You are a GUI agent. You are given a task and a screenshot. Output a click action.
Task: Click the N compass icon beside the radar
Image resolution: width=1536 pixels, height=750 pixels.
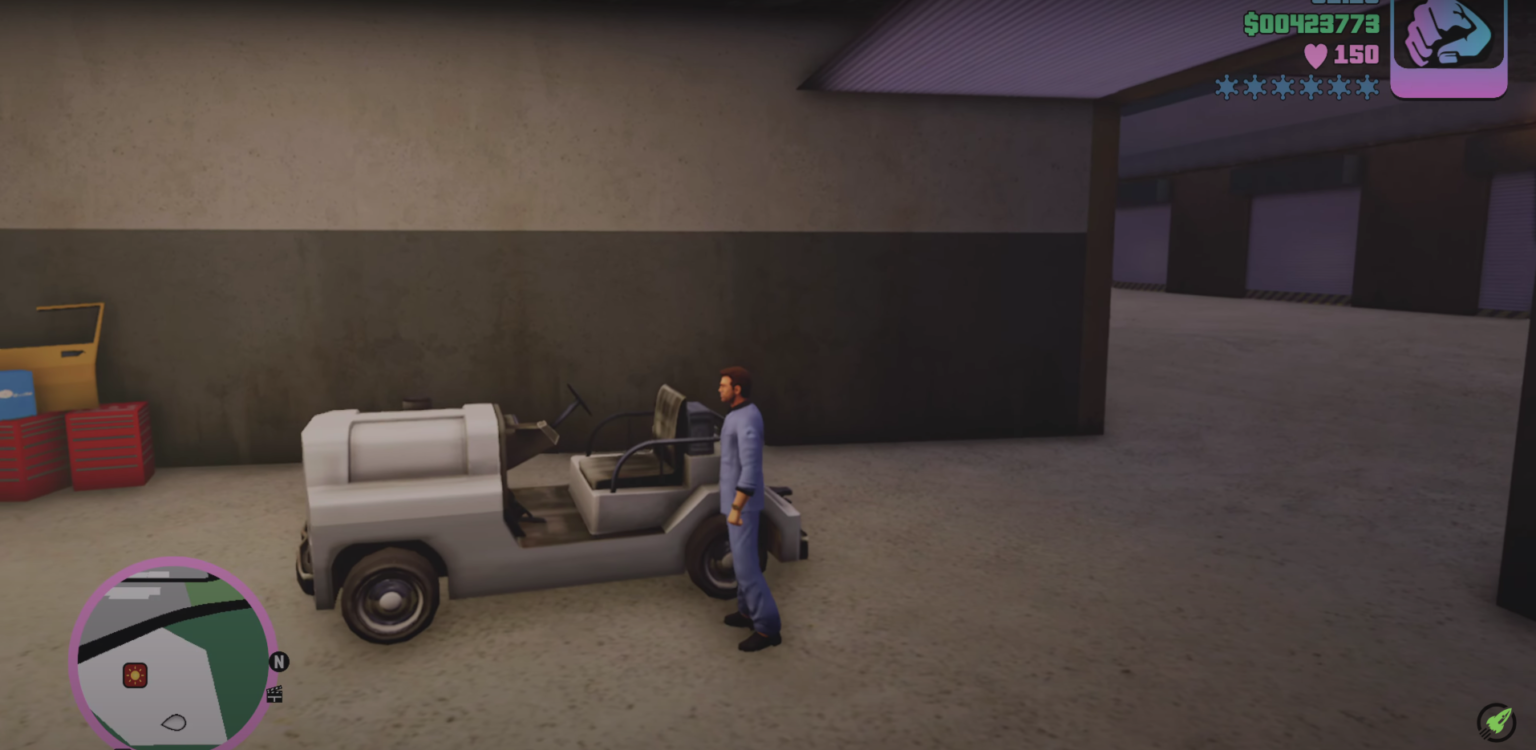(x=280, y=661)
